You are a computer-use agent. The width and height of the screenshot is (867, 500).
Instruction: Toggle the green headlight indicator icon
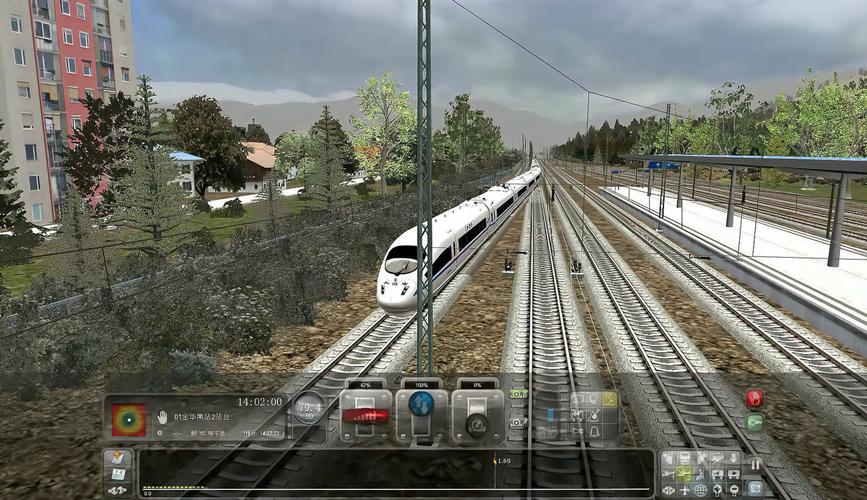[518, 394]
